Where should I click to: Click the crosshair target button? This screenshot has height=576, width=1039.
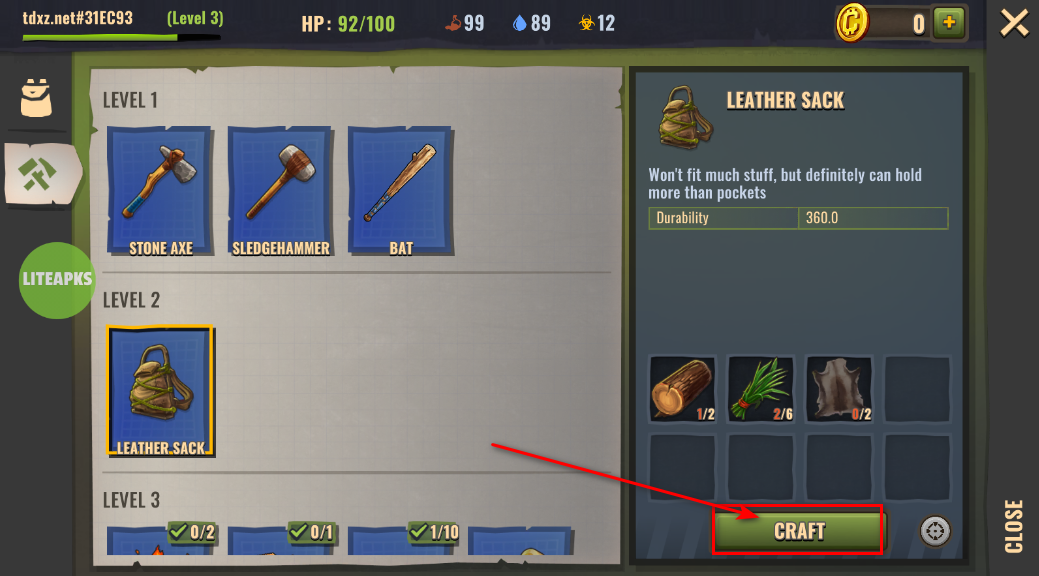[x=936, y=531]
